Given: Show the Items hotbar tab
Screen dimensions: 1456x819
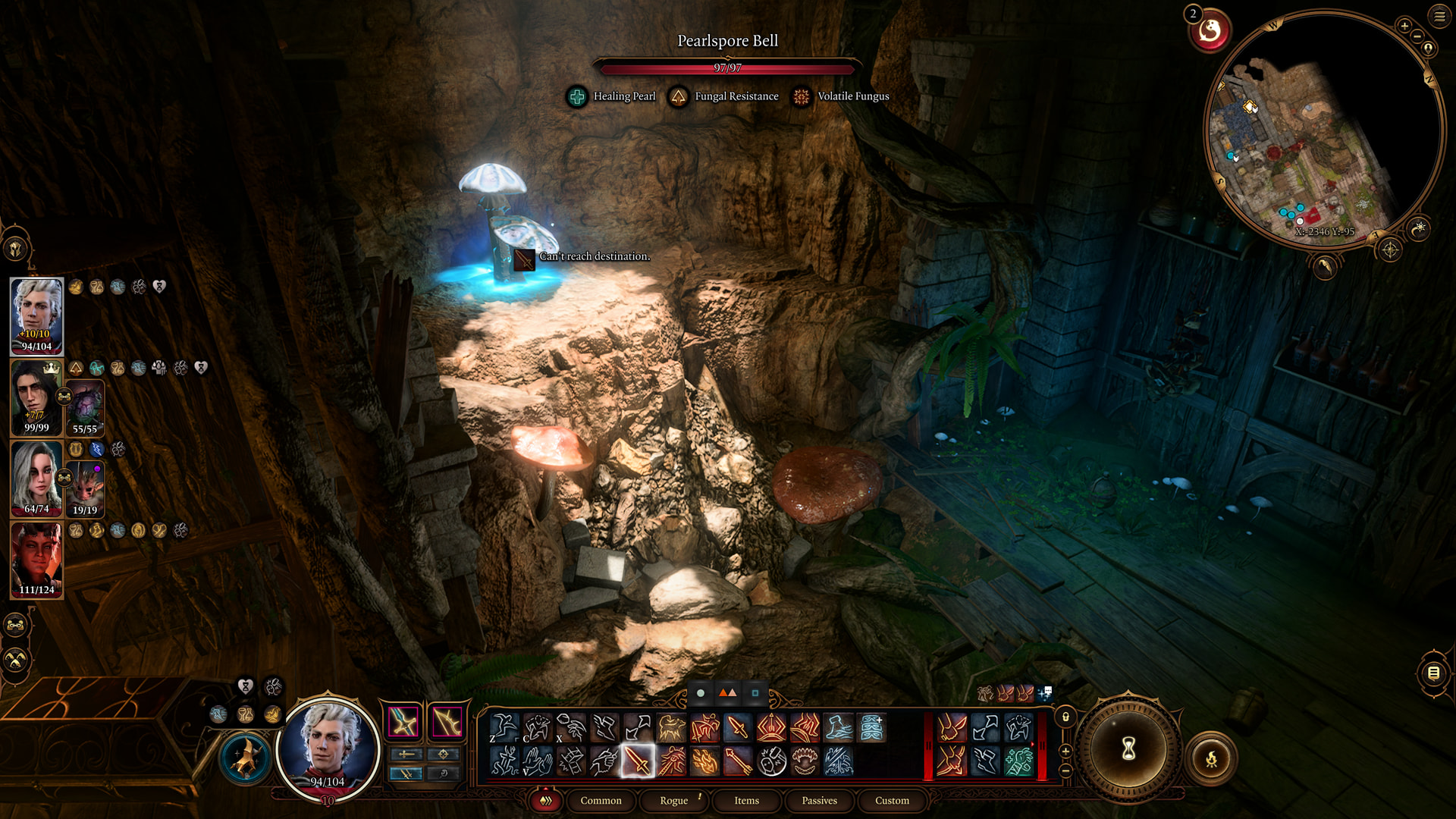Looking at the screenshot, I should pyautogui.click(x=746, y=800).
